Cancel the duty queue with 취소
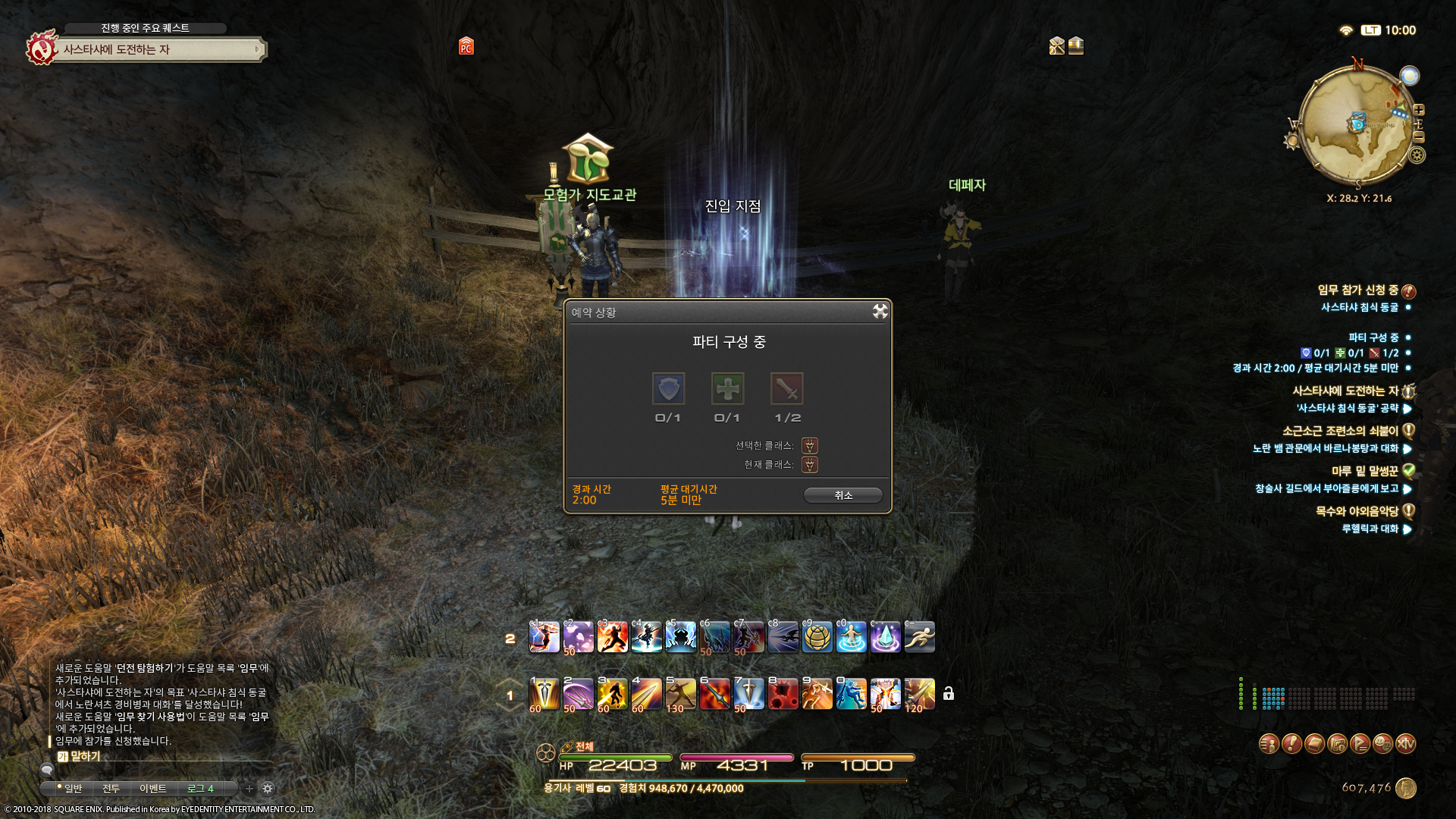1456x819 pixels. [843, 495]
